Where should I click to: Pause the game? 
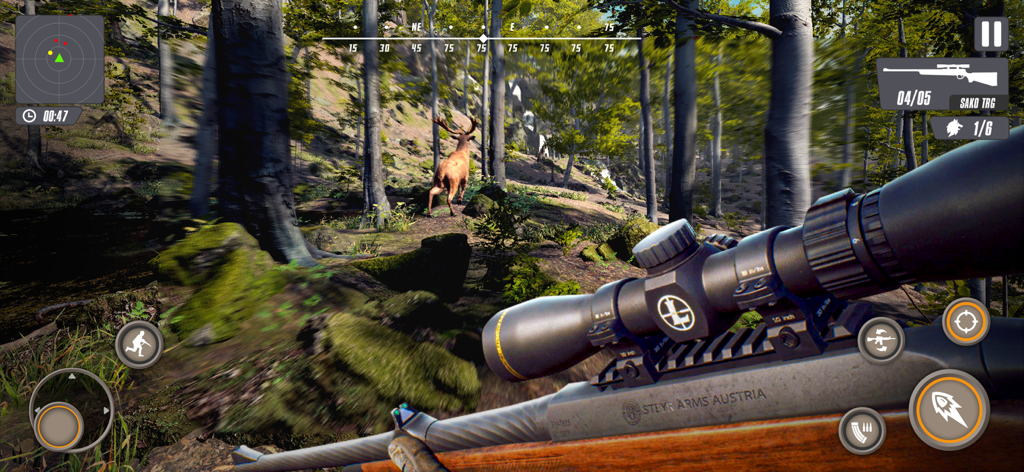[x=990, y=34]
